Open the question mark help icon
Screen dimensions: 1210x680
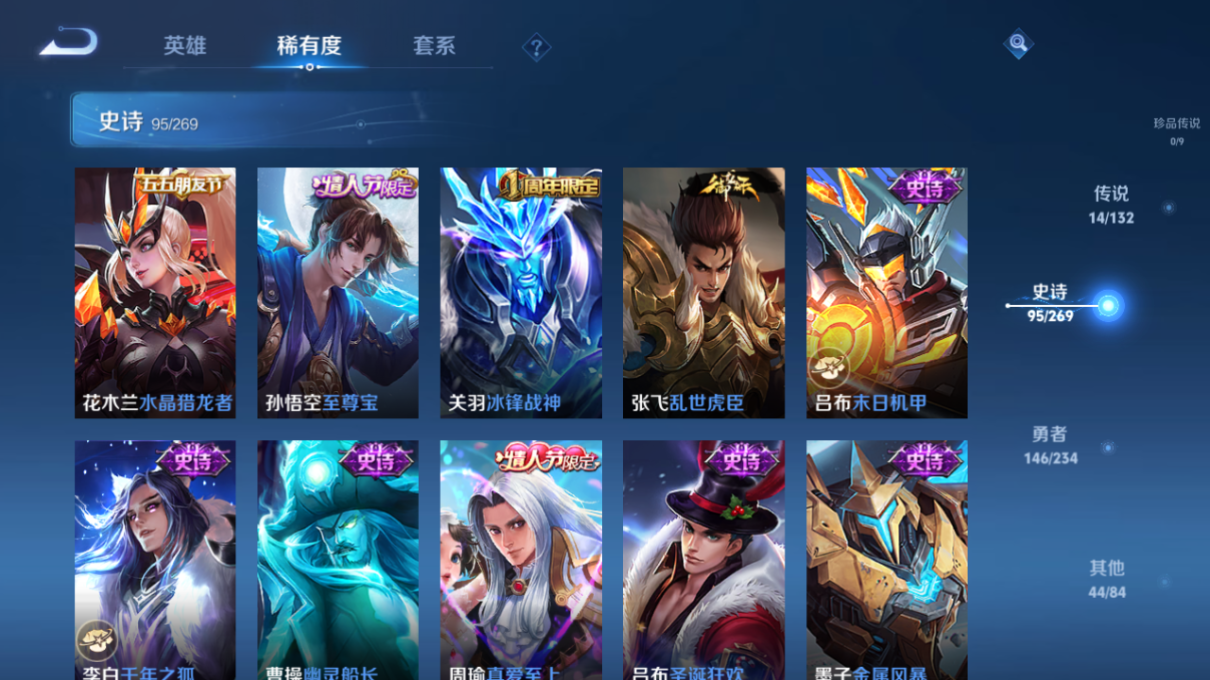pyautogui.click(x=536, y=47)
